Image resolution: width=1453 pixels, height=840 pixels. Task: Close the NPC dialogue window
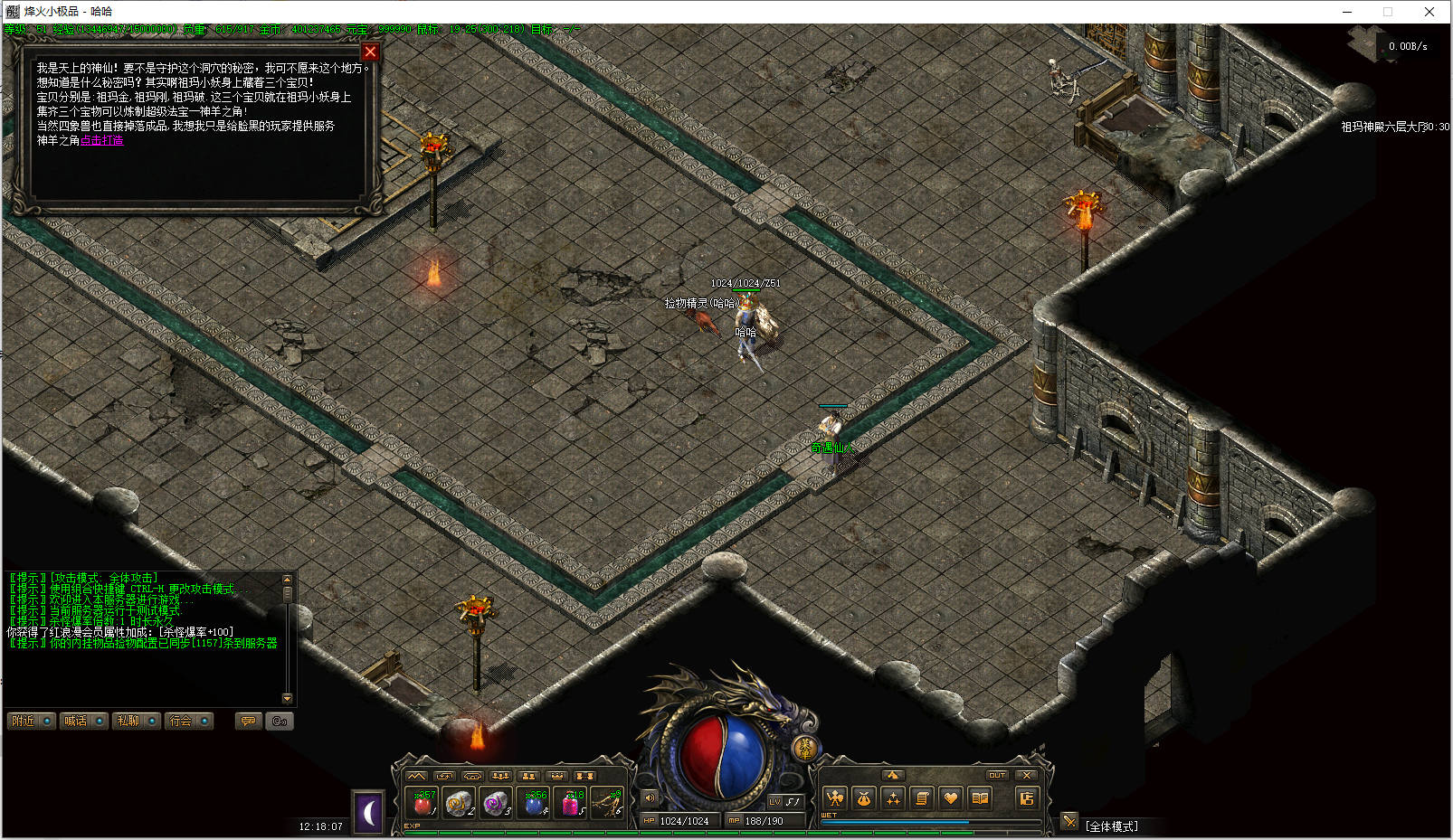pyautogui.click(x=369, y=52)
